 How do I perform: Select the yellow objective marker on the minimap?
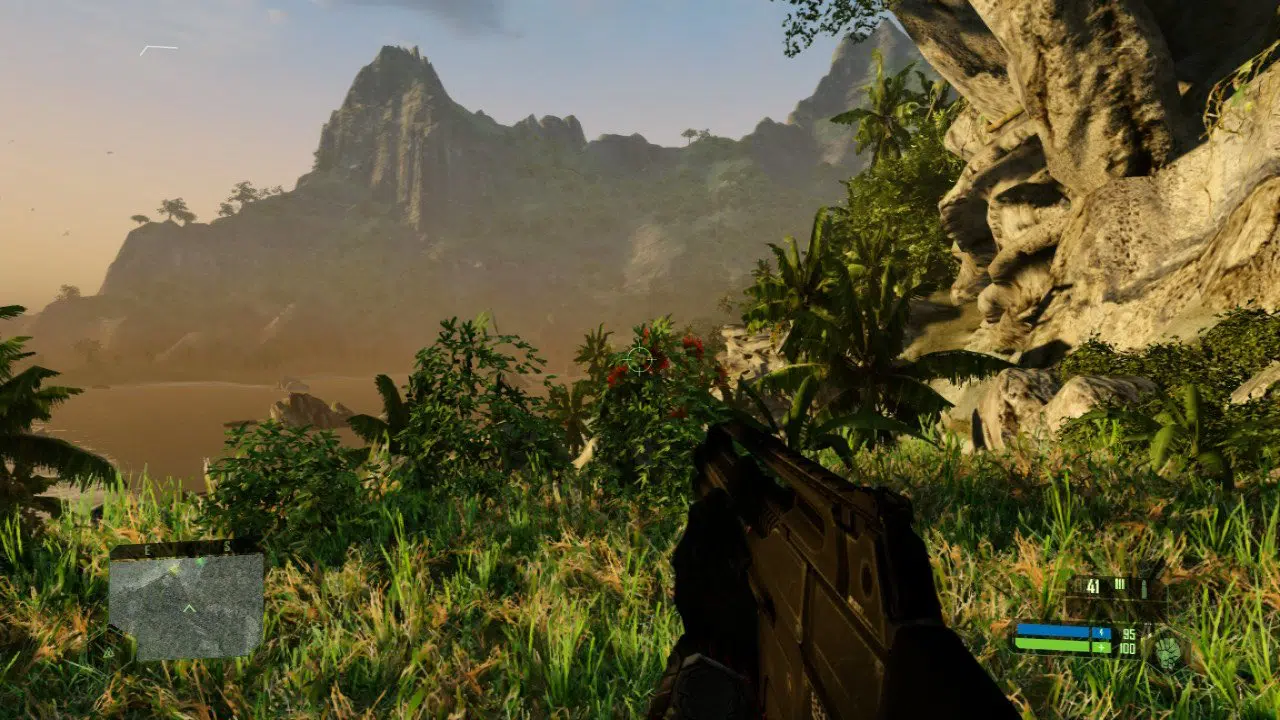tap(174, 570)
